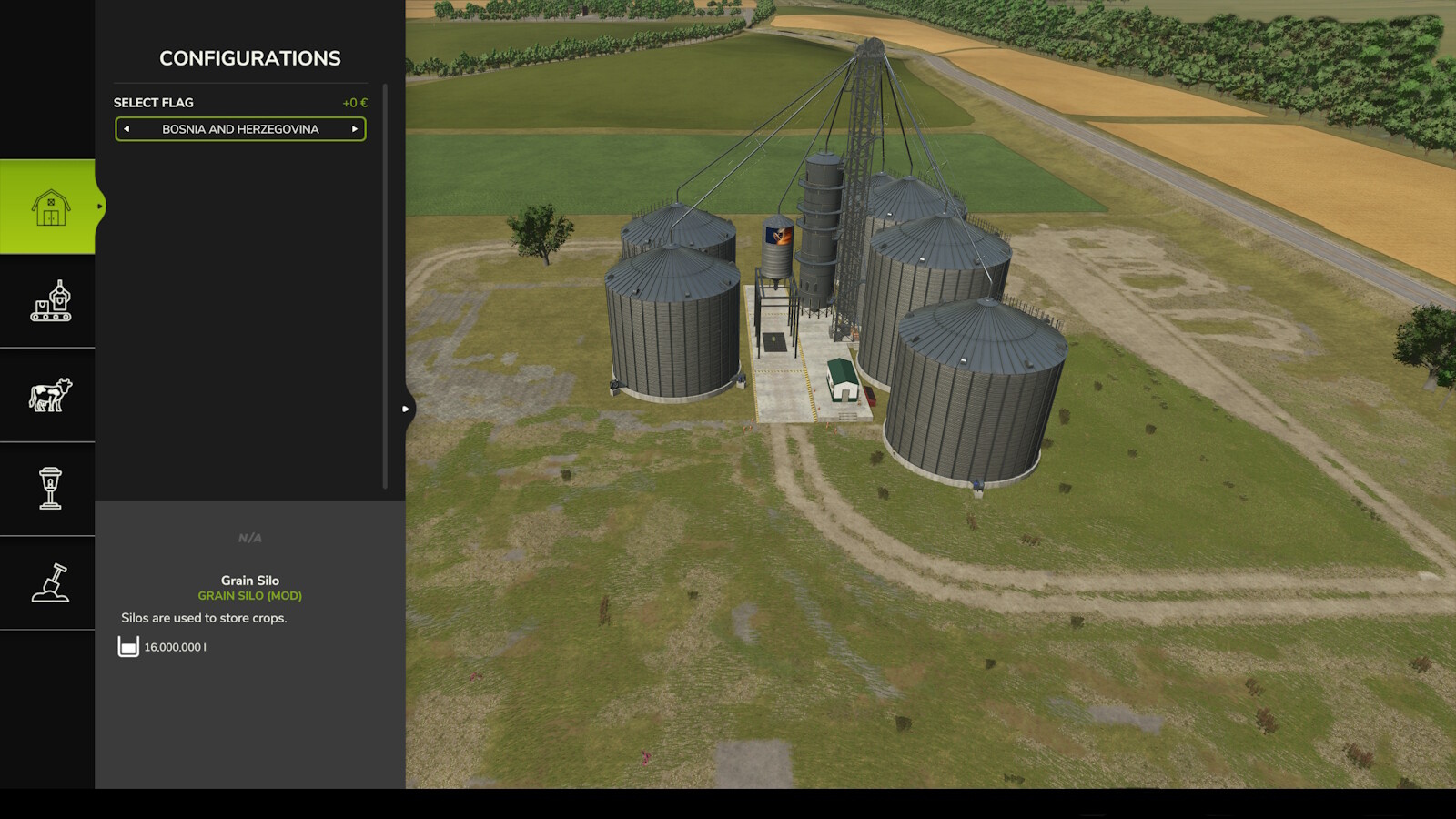The width and height of the screenshot is (1456, 819).
Task: Open the BOSNIA AND HERZEGOVINA flag dropdown
Action: [239, 129]
